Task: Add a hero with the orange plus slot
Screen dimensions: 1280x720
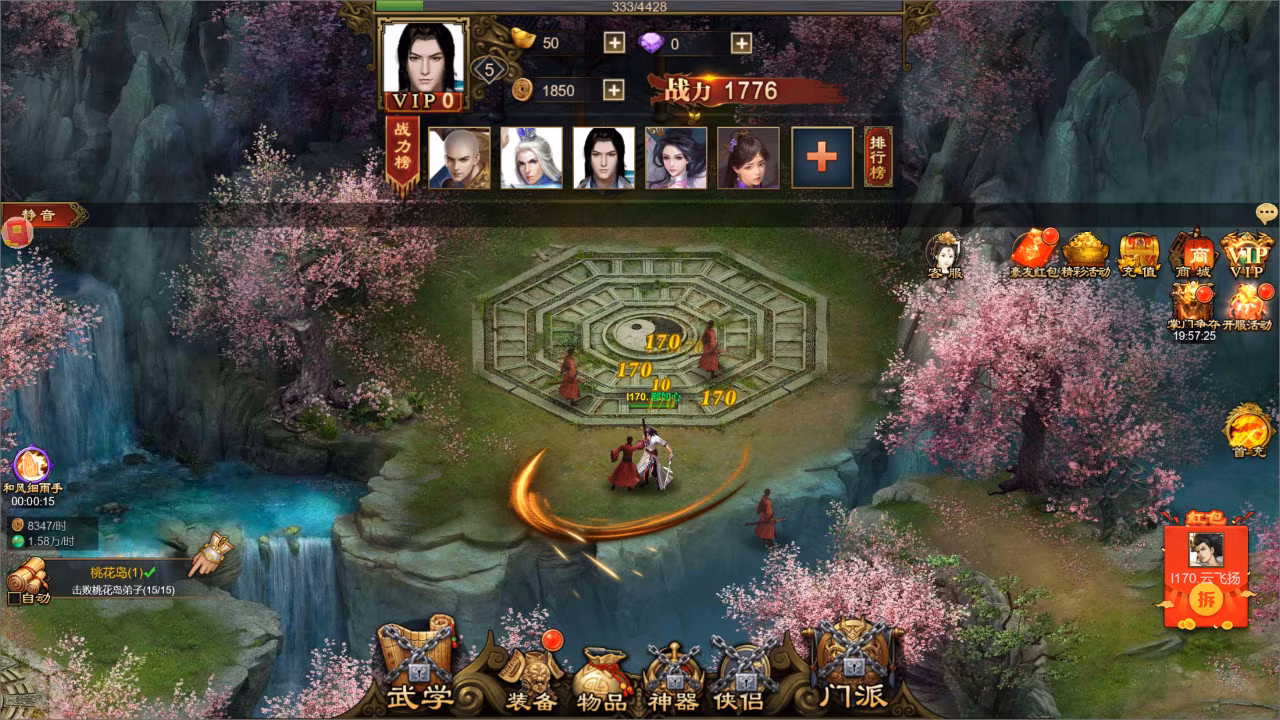Action: pos(822,157)
